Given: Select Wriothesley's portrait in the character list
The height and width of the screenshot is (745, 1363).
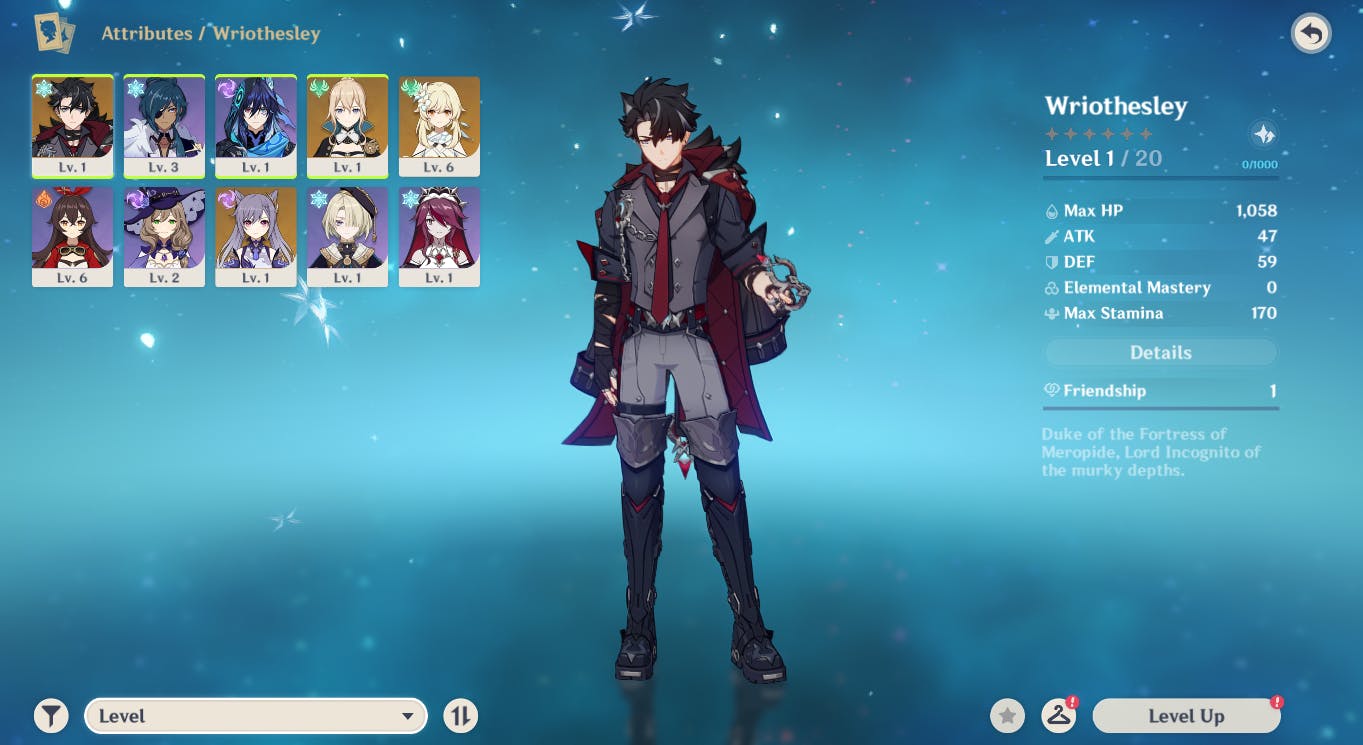Looking at the screenshot, I should pos(72,125).
